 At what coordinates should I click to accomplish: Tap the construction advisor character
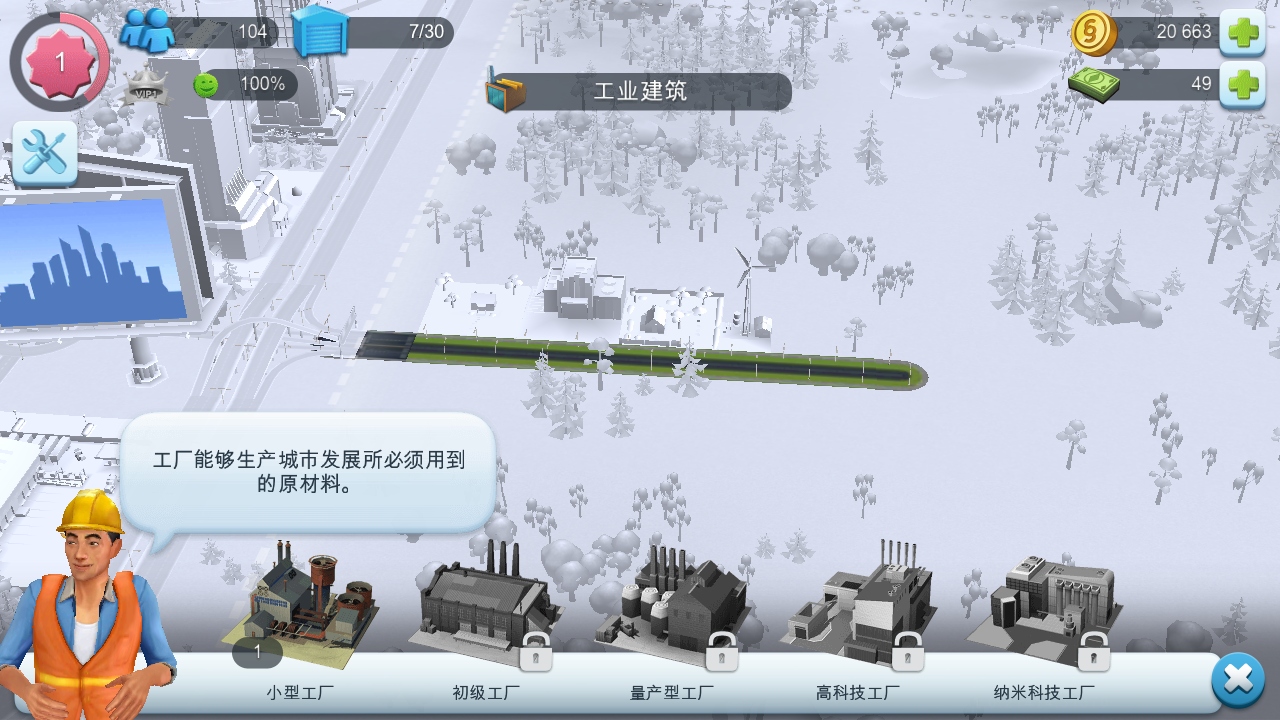coord(85,610)
